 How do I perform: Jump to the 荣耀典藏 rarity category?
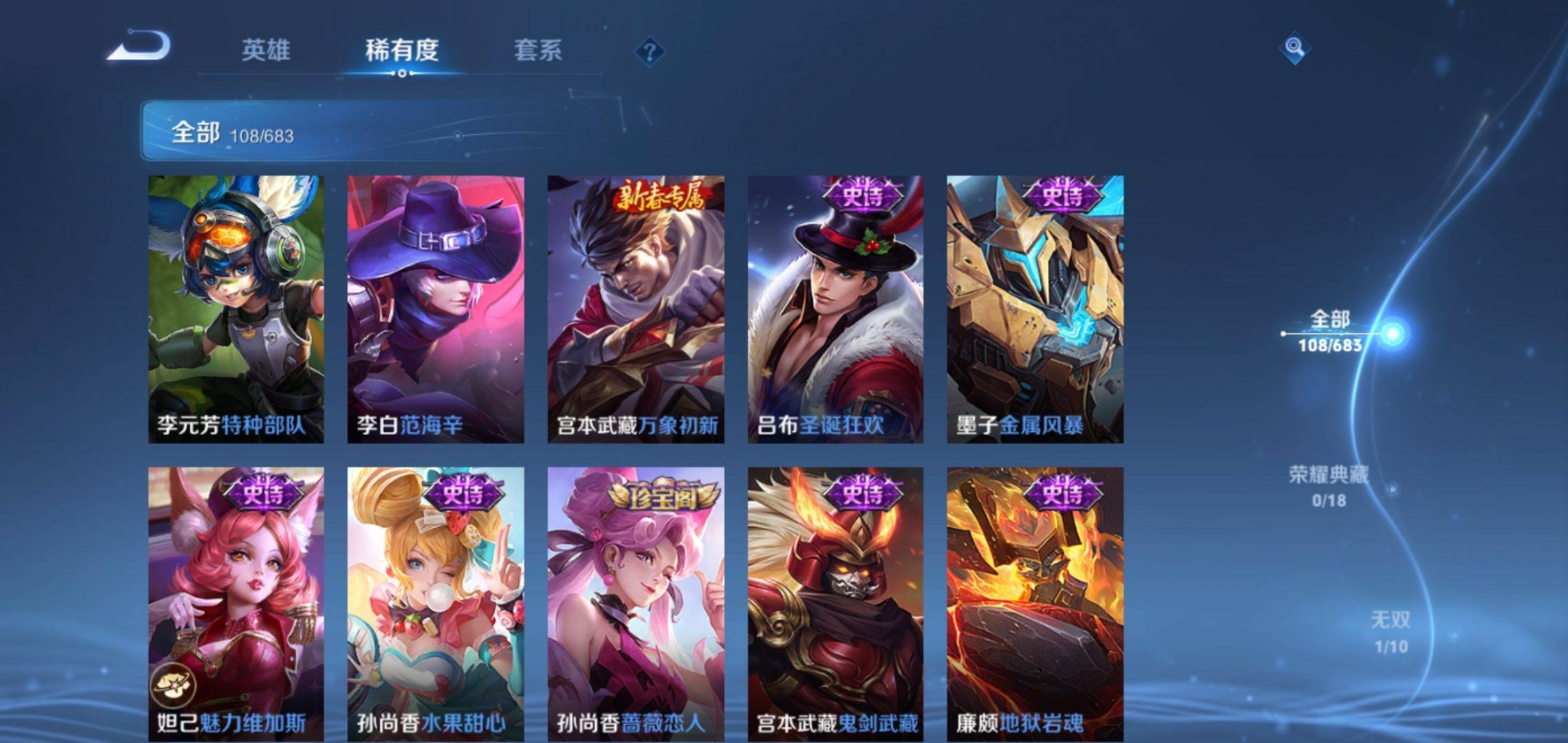pos(1329,486)
